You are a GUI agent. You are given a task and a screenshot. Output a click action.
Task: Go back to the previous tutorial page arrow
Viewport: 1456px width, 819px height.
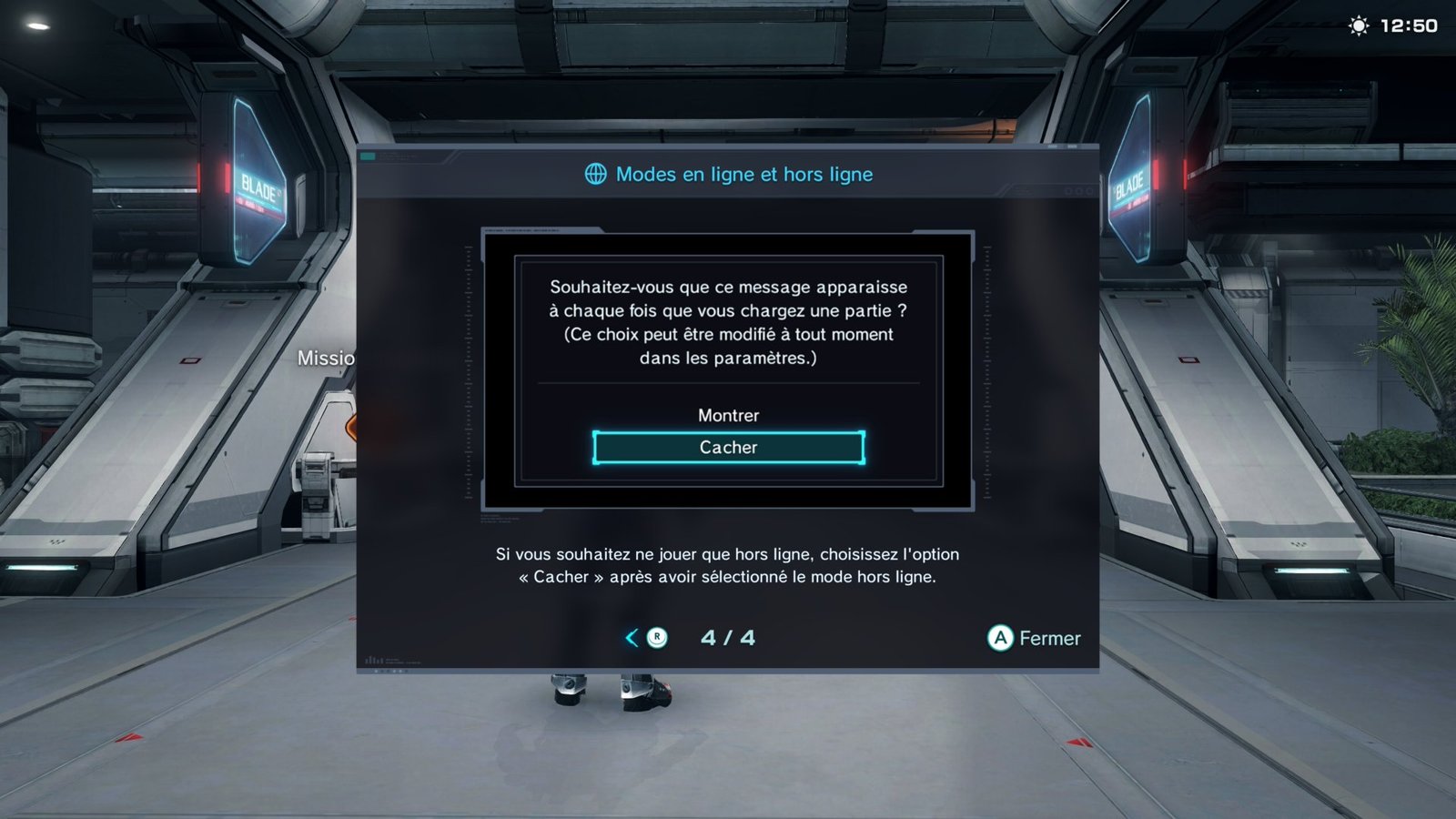632,638
